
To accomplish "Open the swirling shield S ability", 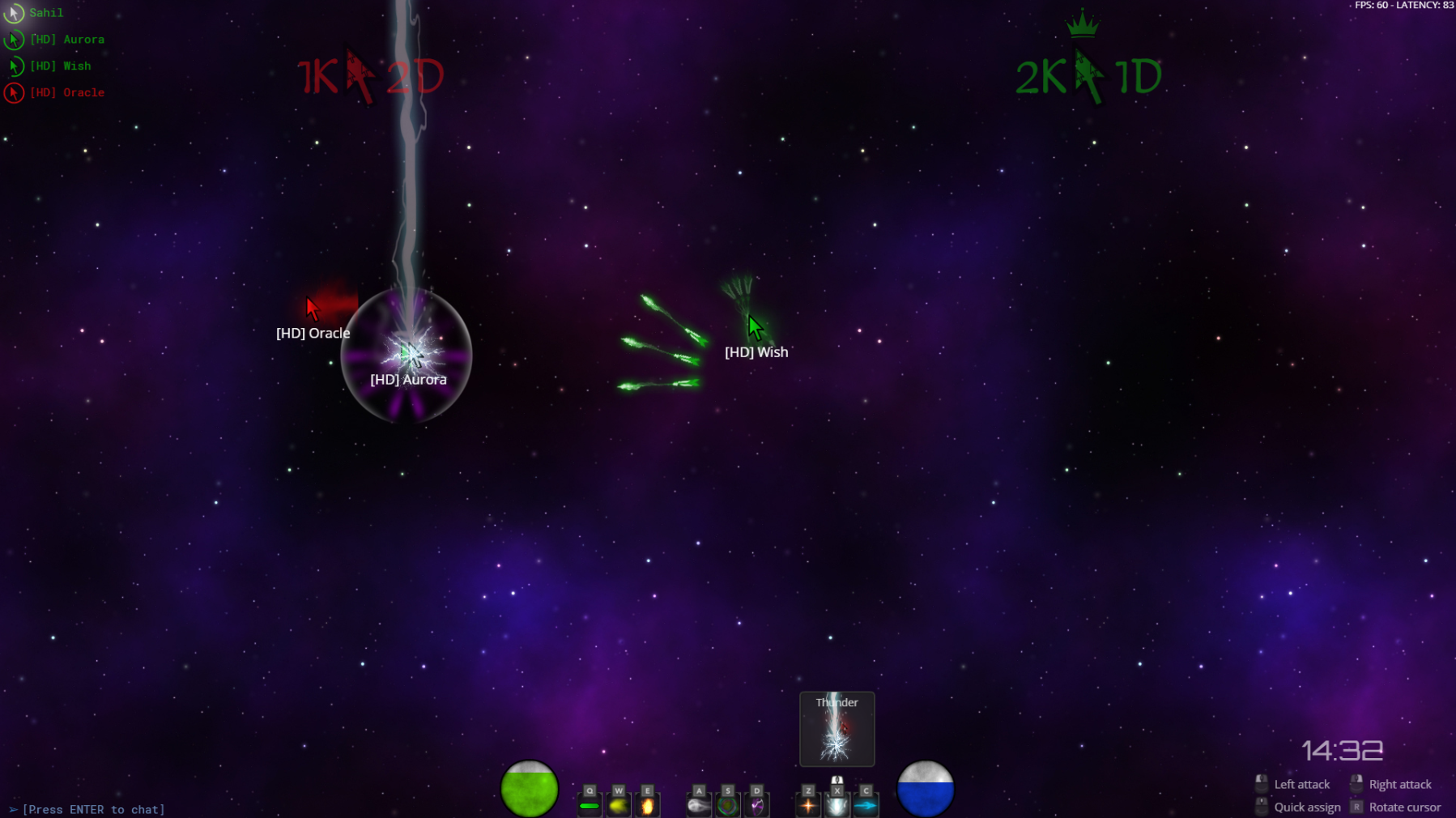I will (728, 805).
